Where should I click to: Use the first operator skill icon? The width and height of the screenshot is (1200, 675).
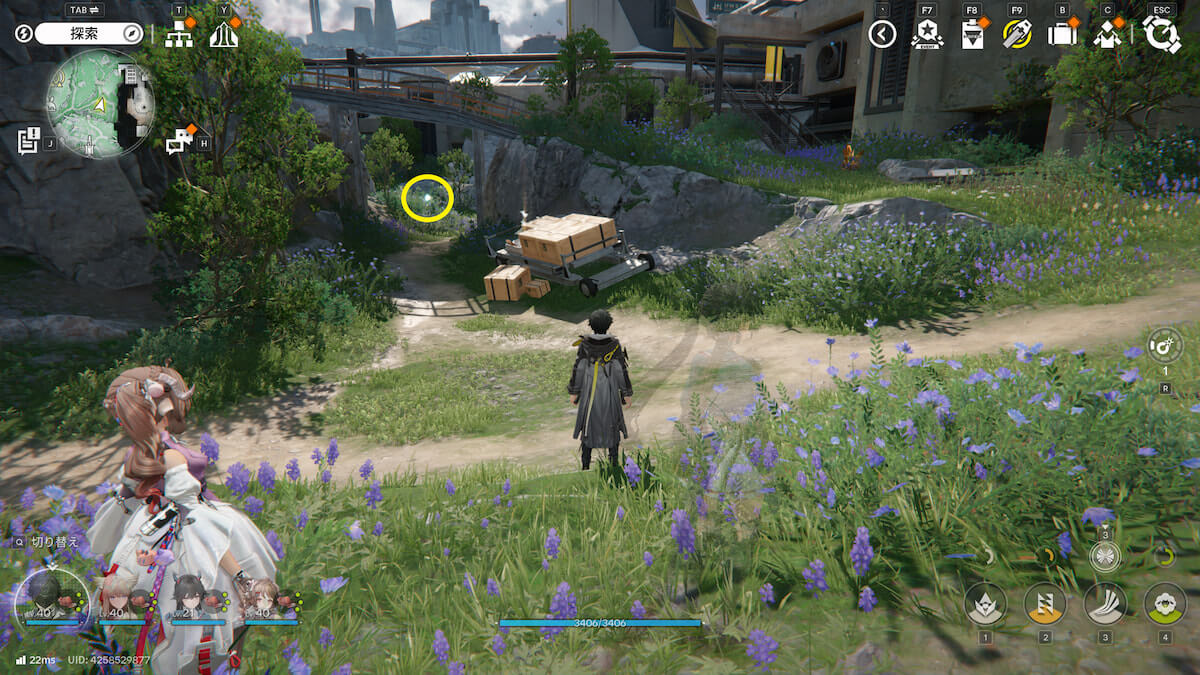point(985,604)
